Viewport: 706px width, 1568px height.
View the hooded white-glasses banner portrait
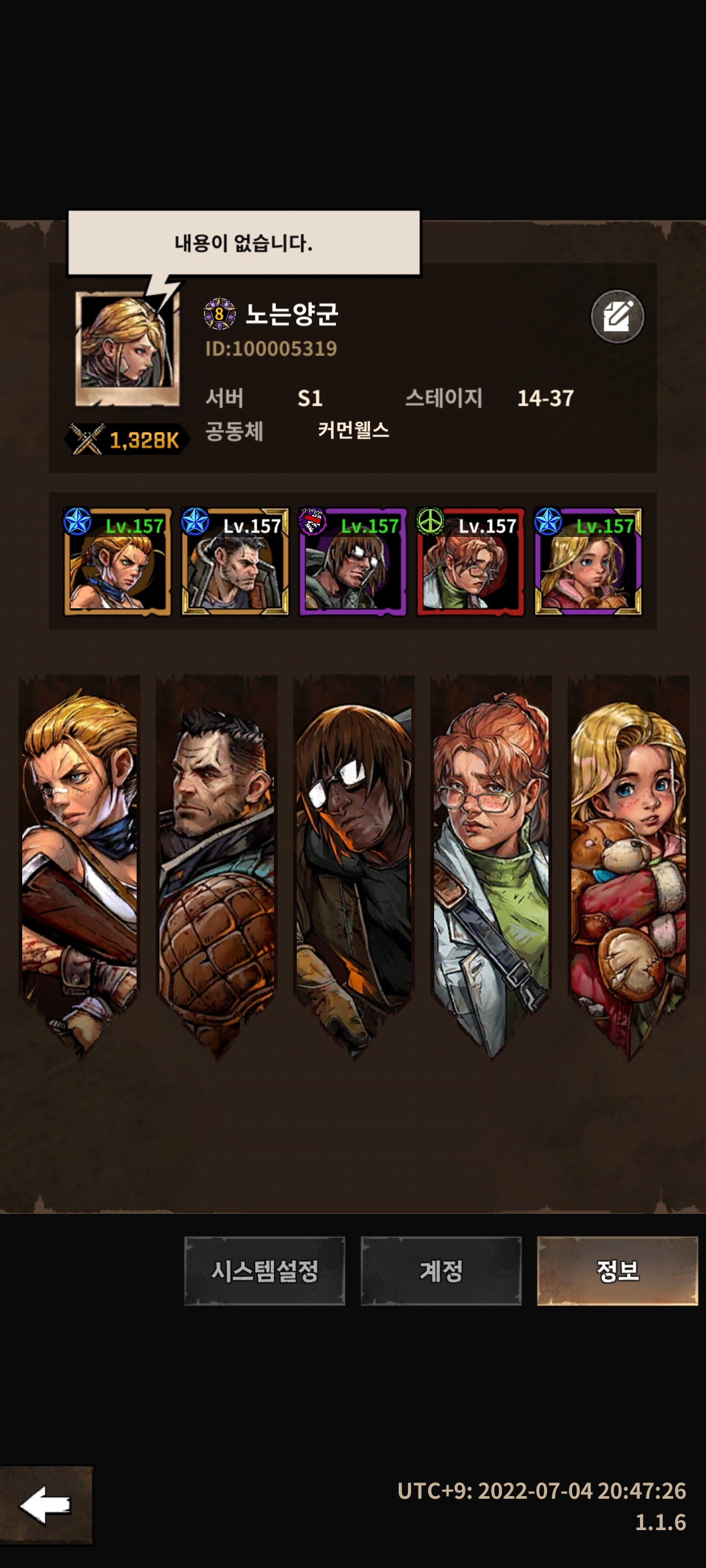pyautogui.click(x=354, y=856)
